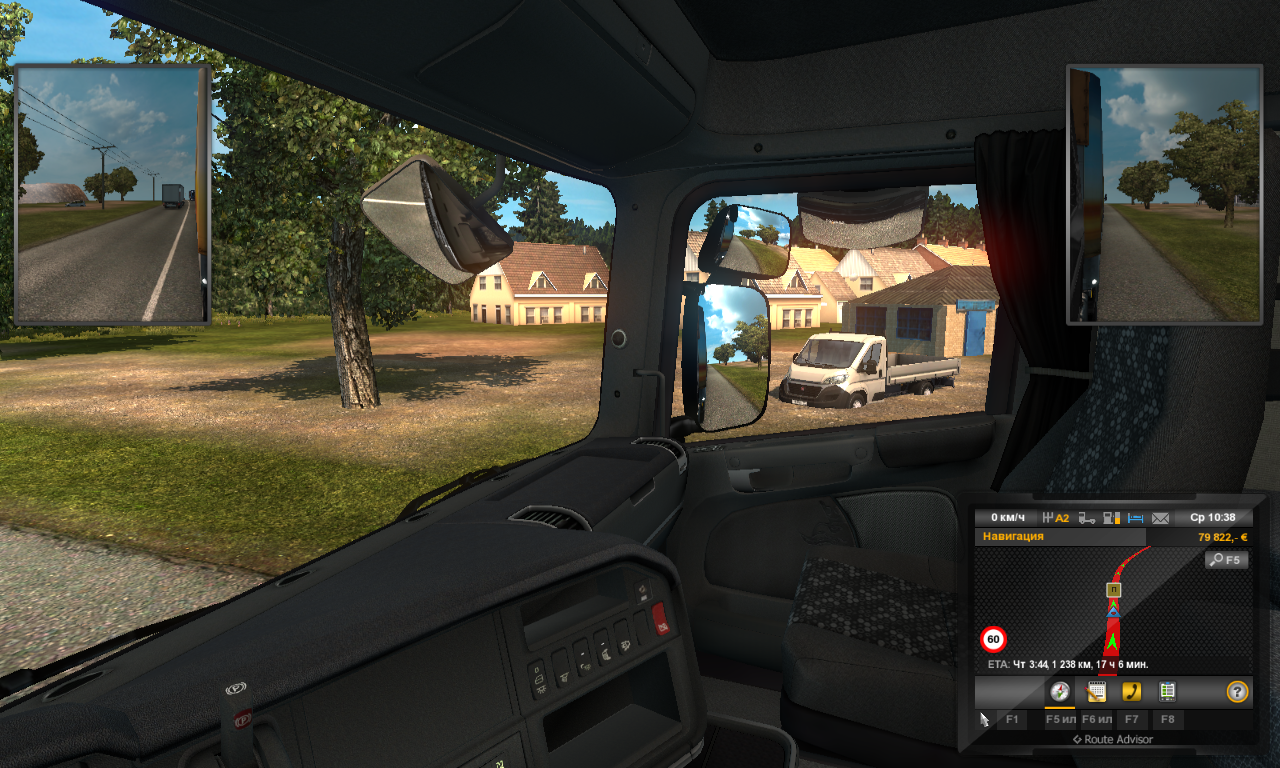Click the fuel pump indicator icon
The height and width of the screenshot is (768, 1280).
coord(1111,518)
